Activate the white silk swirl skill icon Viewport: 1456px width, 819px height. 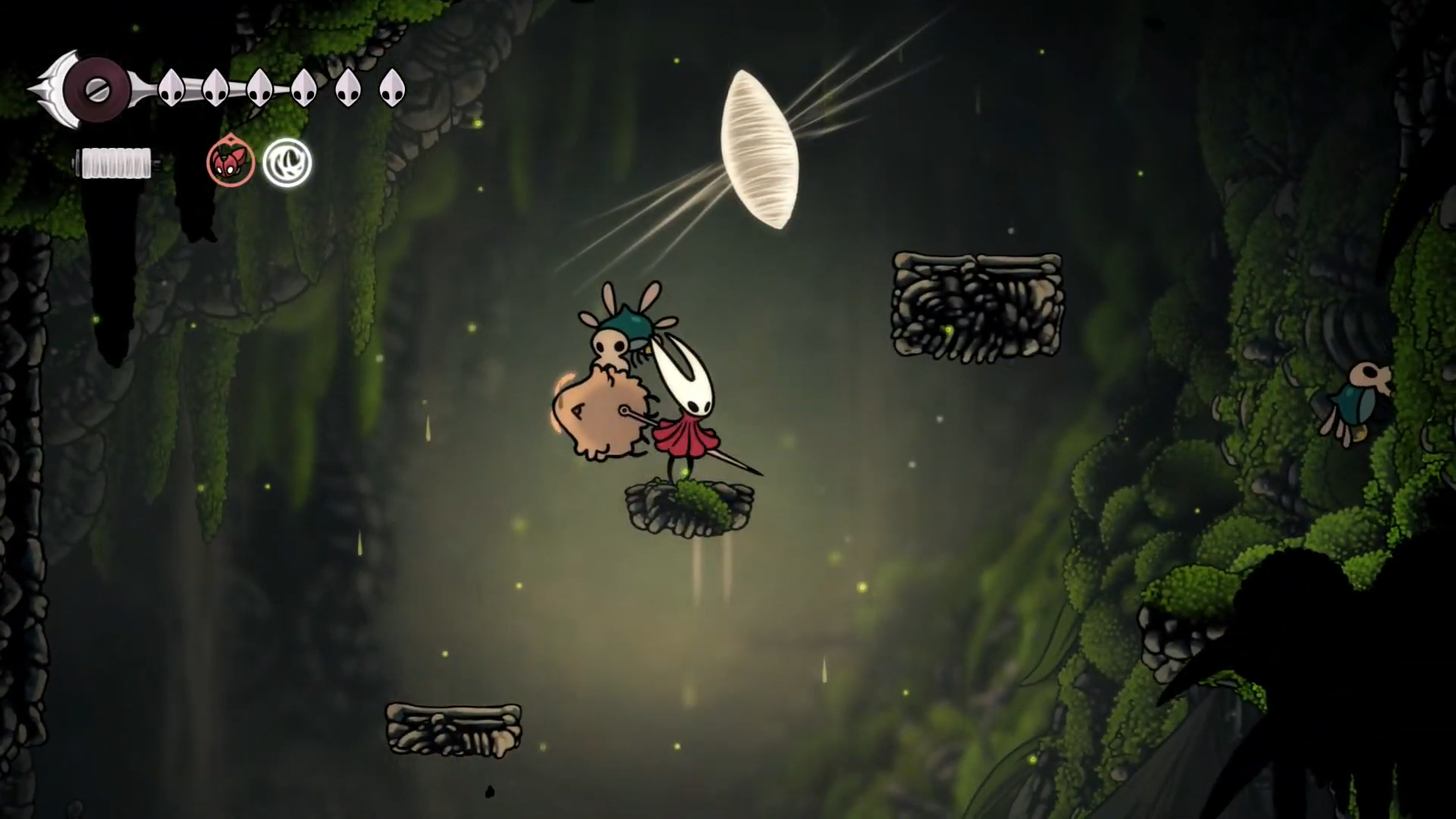point(287,163)
